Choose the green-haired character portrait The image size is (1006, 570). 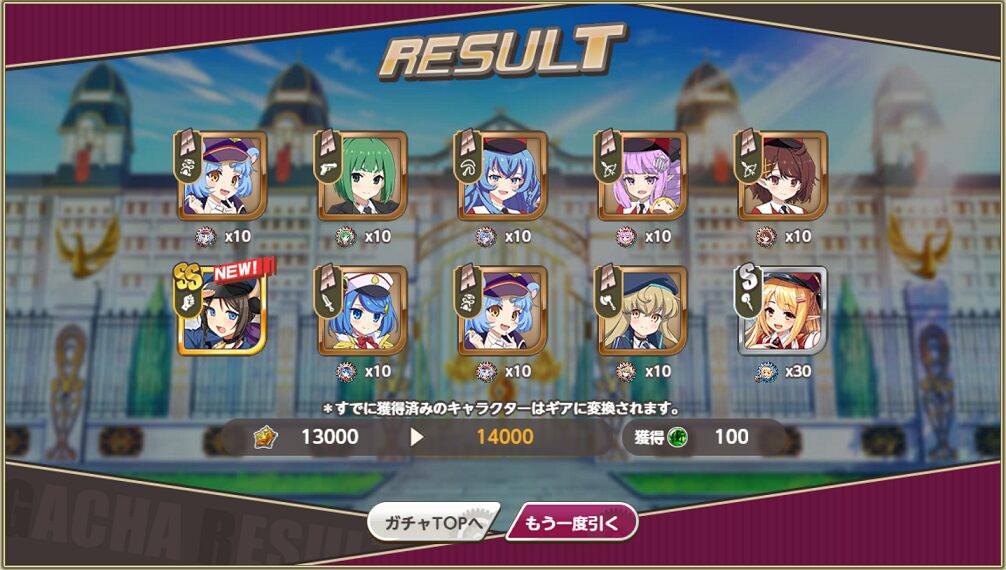362,176
